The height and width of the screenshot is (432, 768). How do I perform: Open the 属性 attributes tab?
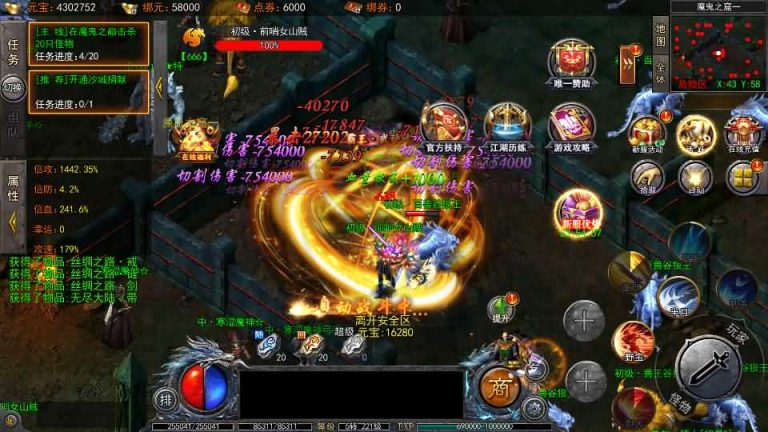coord(13,188)
